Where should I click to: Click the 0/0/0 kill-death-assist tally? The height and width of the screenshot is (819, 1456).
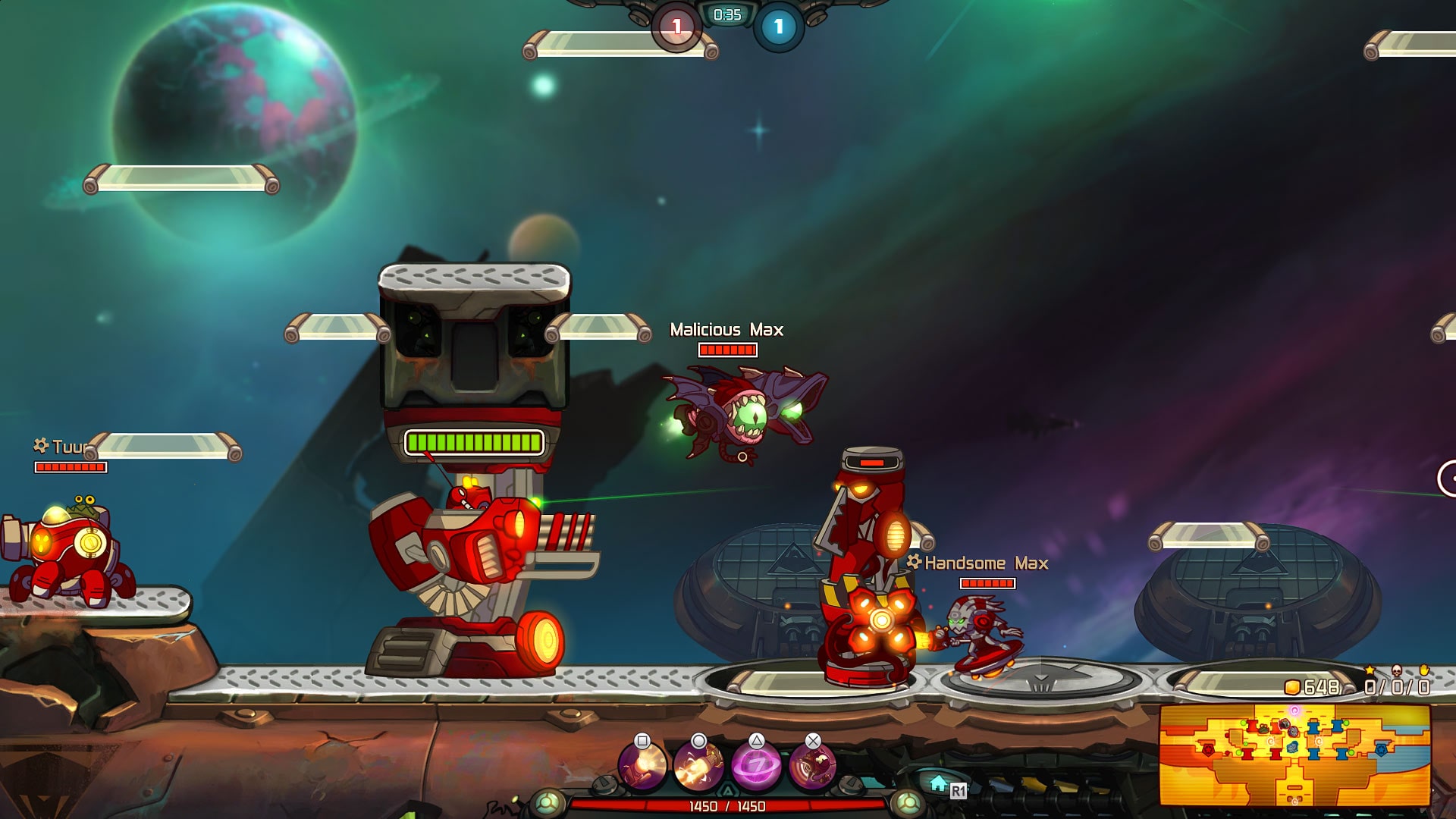click(x=1398, y=686)
